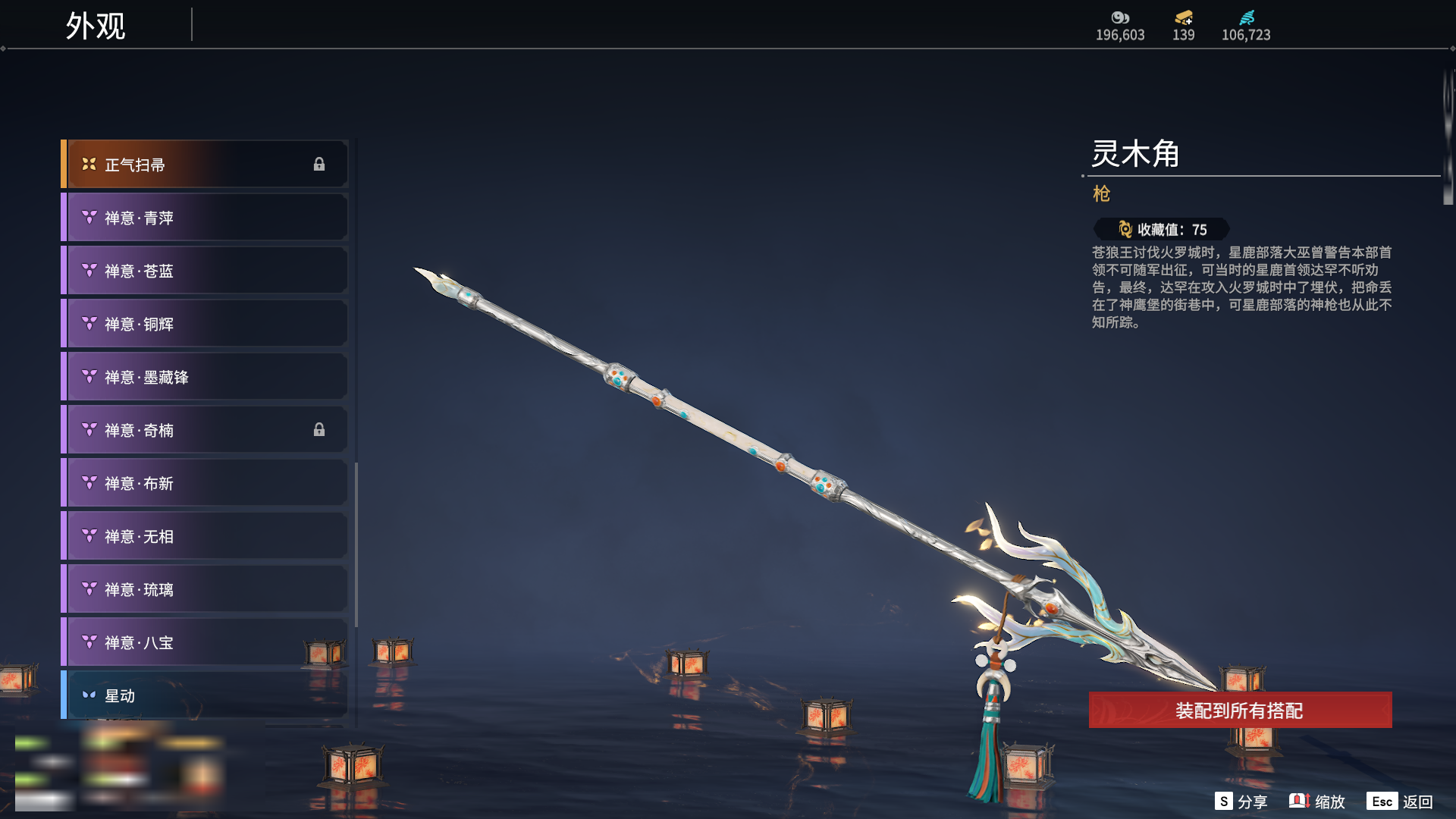This screenshot has height=819, width=1456.
Task: Select the locked 禅意·奇楠 skin
Action: click(205, 430)
